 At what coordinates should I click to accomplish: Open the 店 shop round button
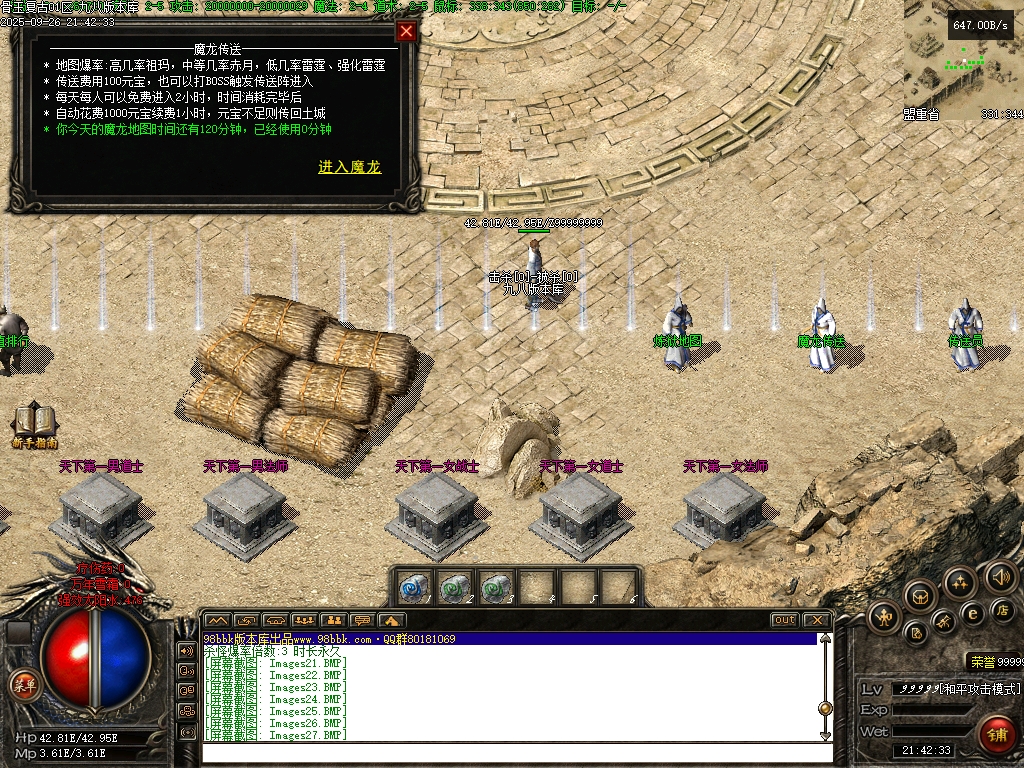[1000, 609]
